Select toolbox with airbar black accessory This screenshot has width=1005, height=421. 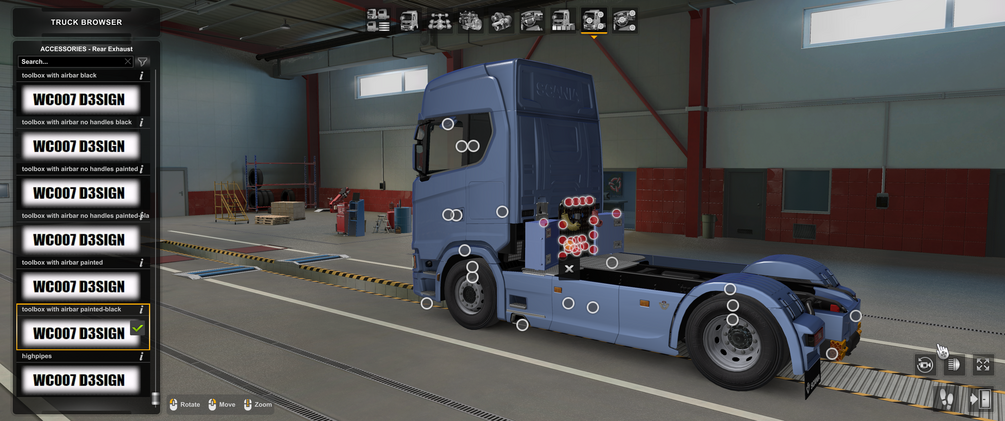80,99
